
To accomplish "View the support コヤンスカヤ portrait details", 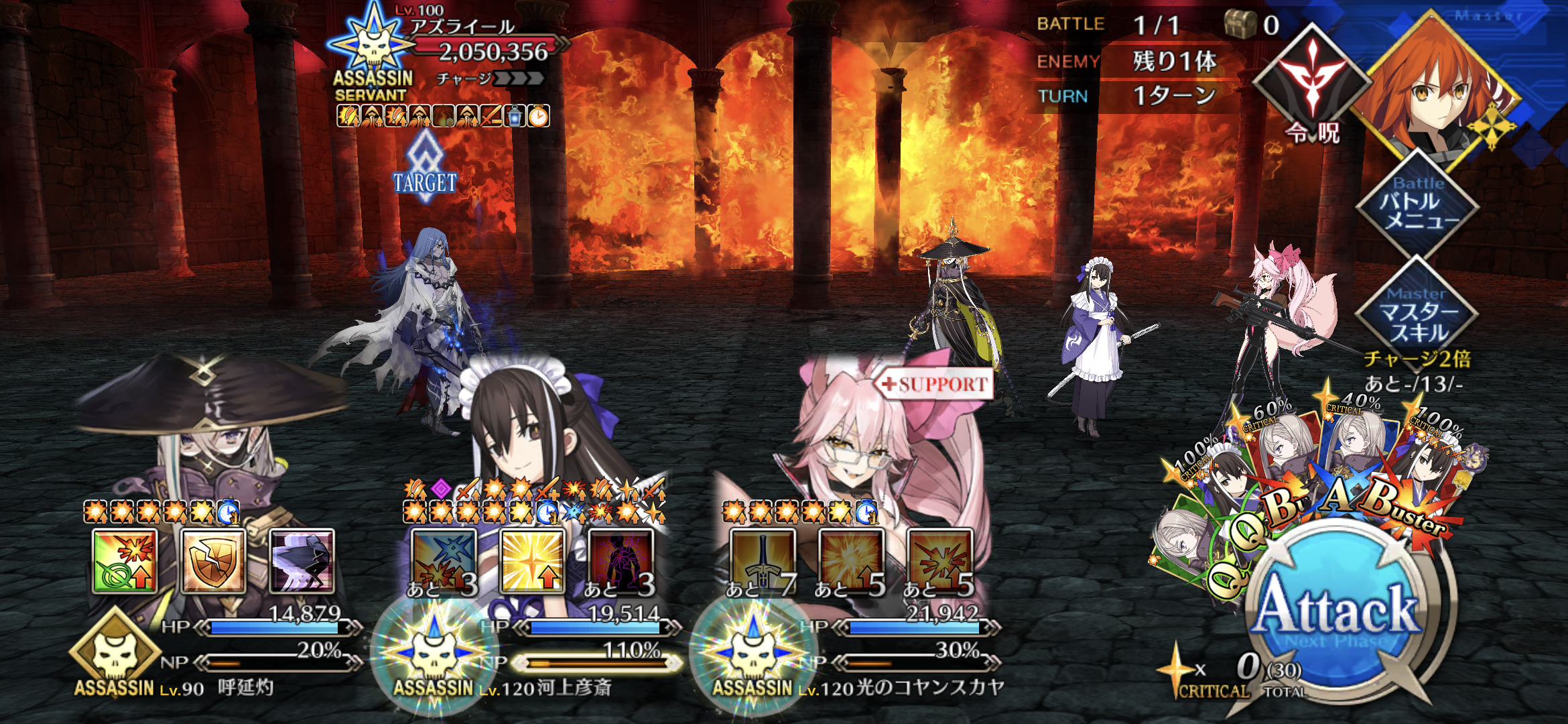I will pos(864,436).
